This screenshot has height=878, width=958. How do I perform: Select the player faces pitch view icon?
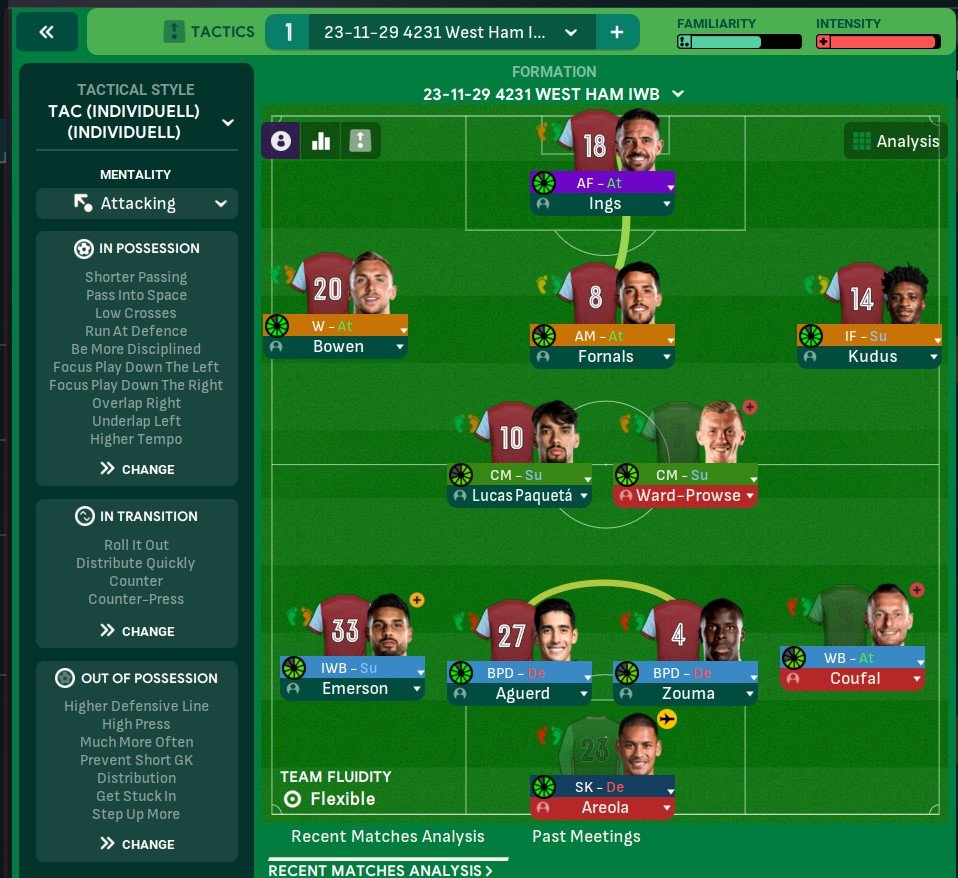pos(281,141)
